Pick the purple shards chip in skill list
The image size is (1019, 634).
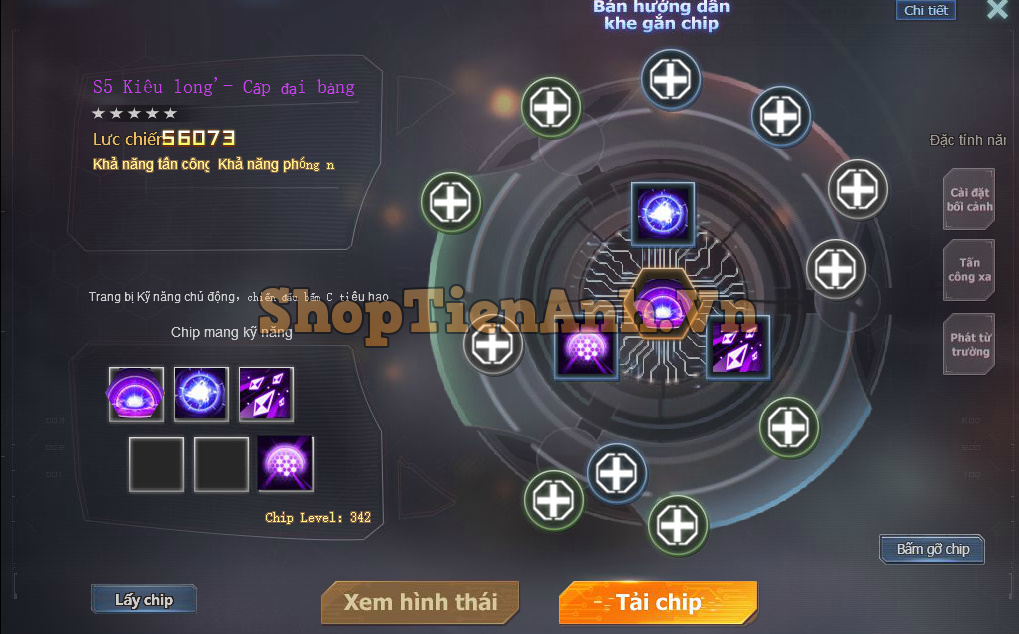tap(266, 394)
